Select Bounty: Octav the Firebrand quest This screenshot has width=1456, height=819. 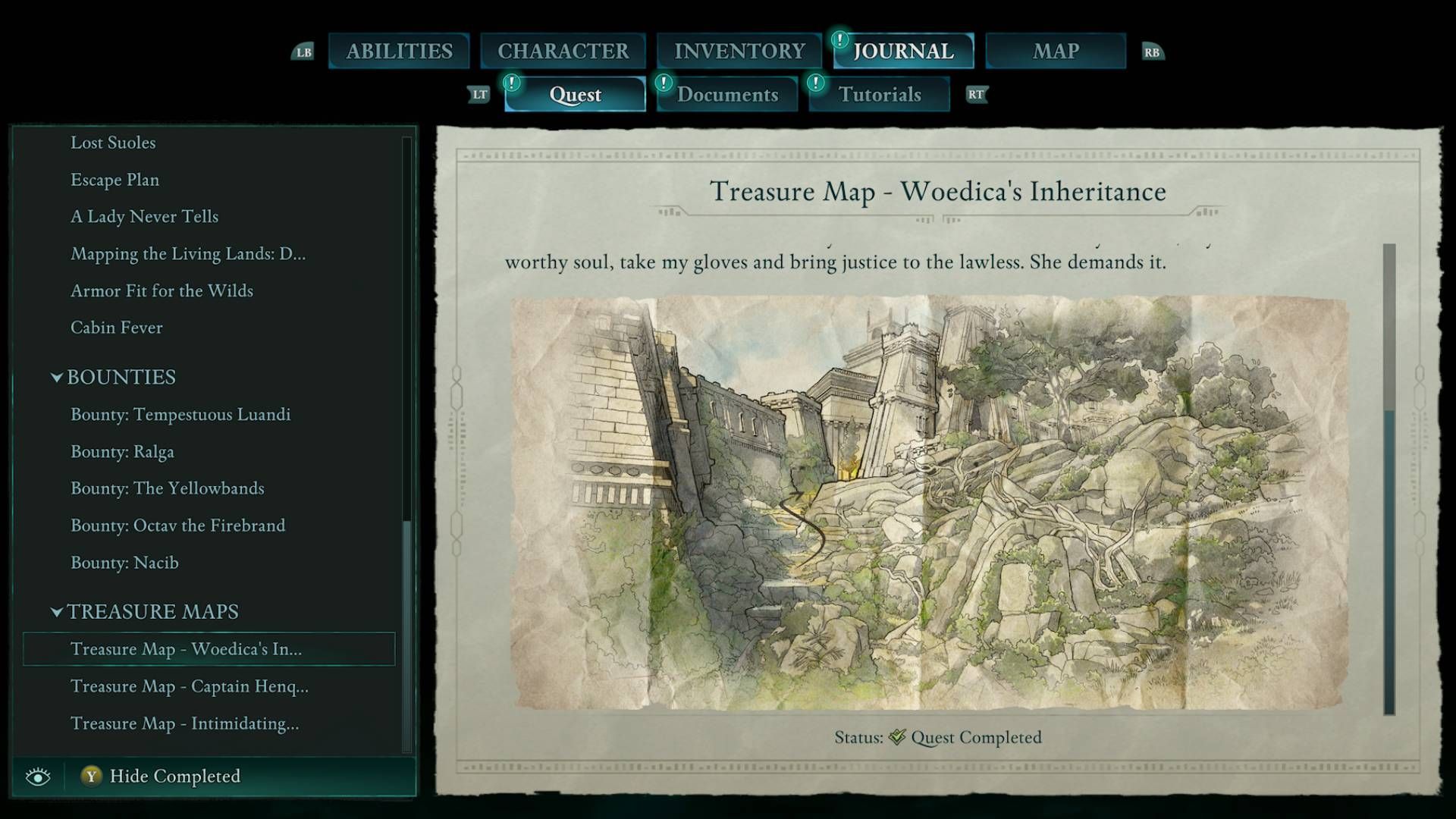click(177, 526)
